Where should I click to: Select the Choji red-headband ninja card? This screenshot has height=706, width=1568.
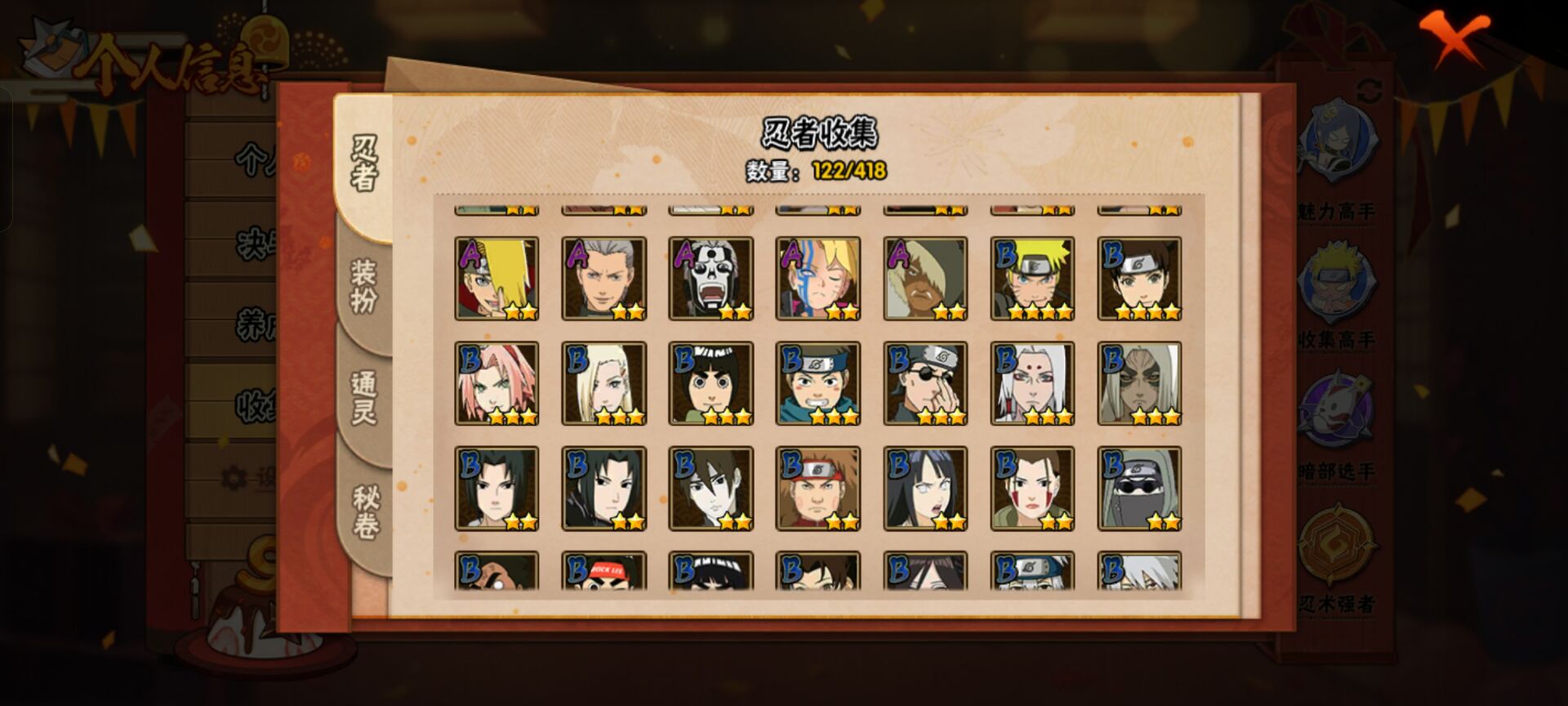click(817, 488)
